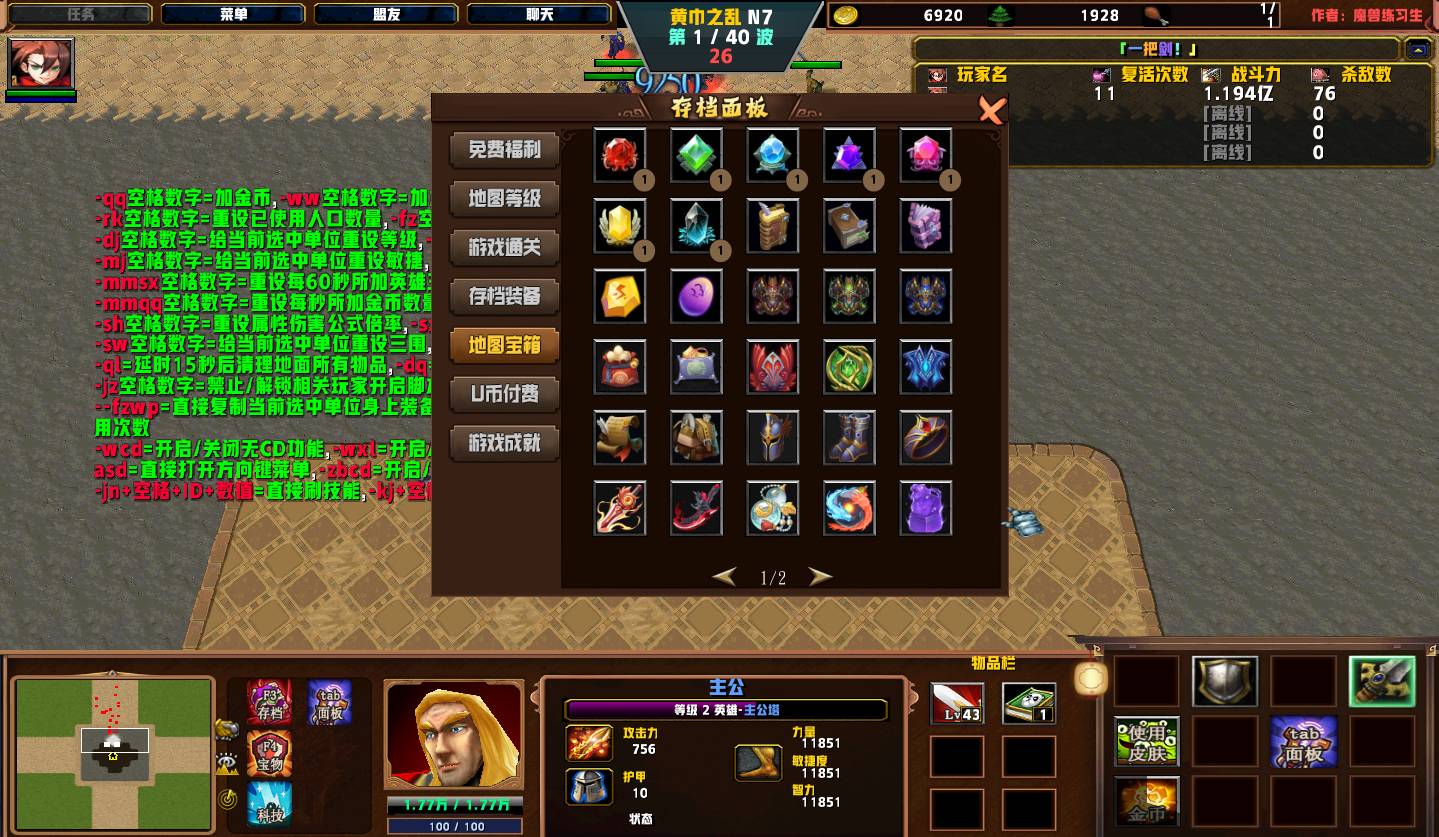This screenshot has width=1439, height=837.
Task: Select the red gem chest icon
Action: (x=620, y=155)
